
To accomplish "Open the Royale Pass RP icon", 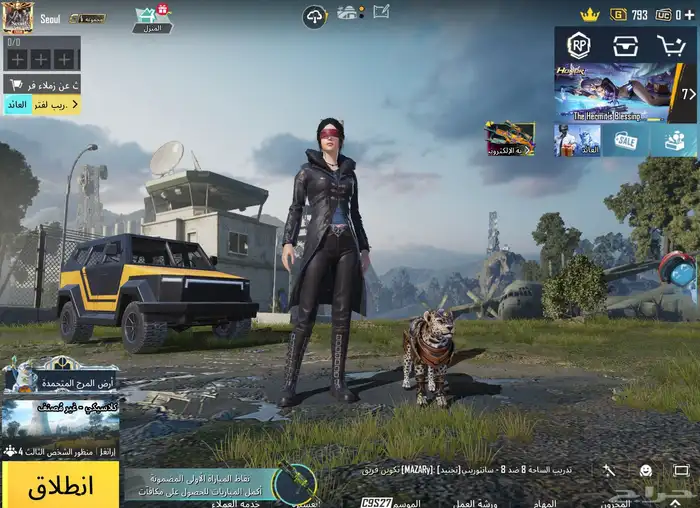I will [x=579, y=45].
